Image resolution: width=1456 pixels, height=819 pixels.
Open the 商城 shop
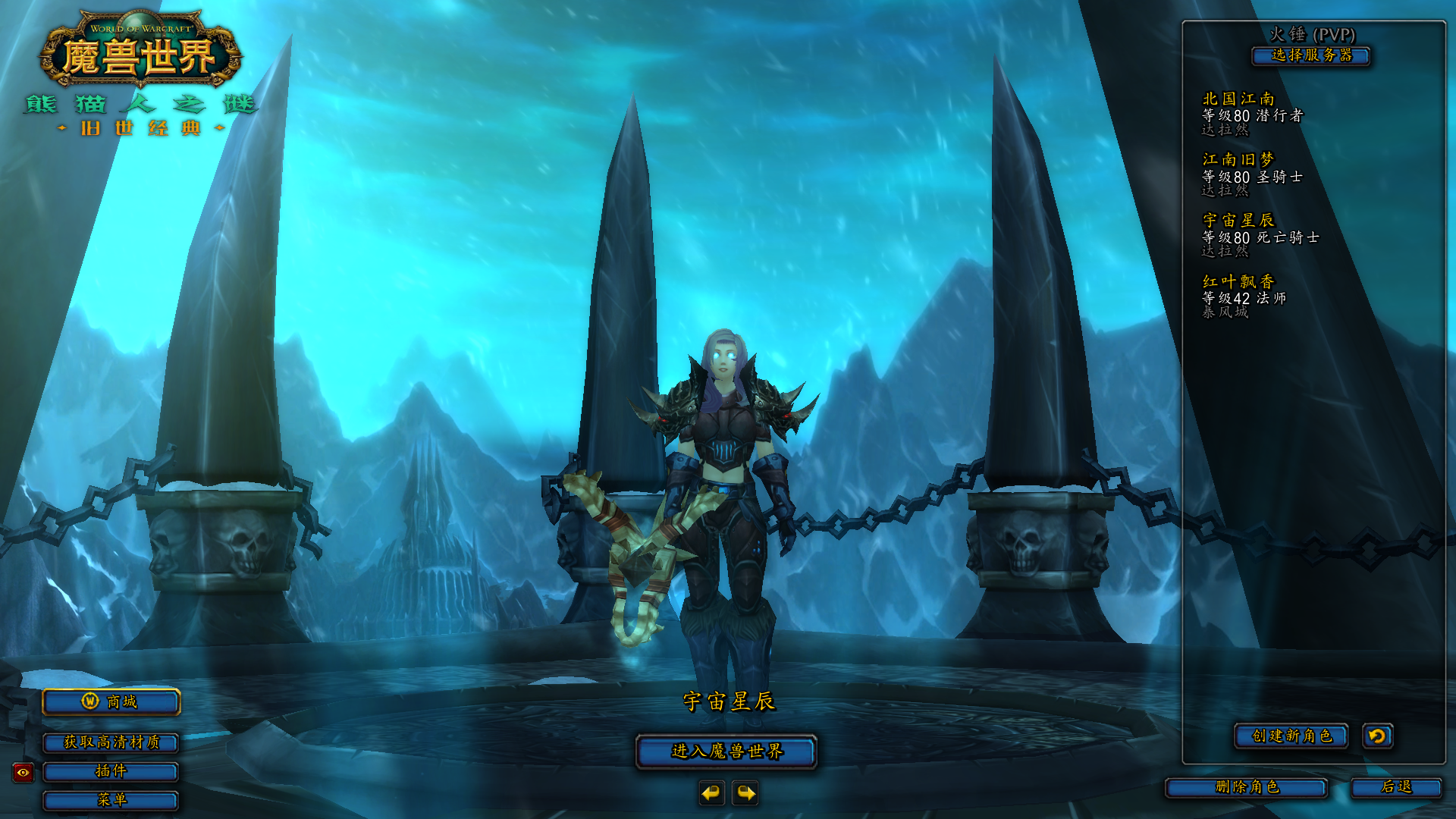click(111, 702)
